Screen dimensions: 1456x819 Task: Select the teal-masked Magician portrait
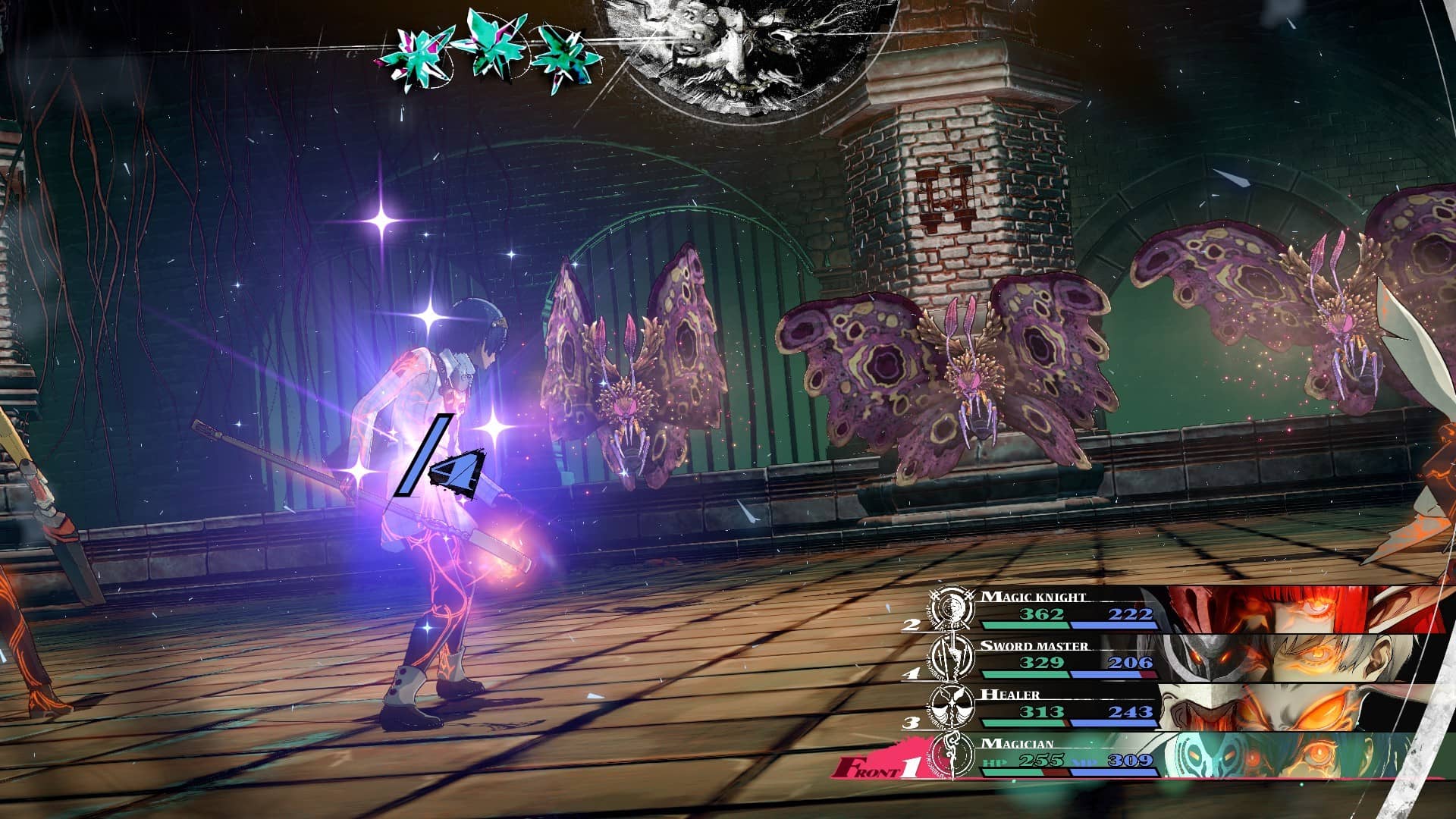point(1289,755)
